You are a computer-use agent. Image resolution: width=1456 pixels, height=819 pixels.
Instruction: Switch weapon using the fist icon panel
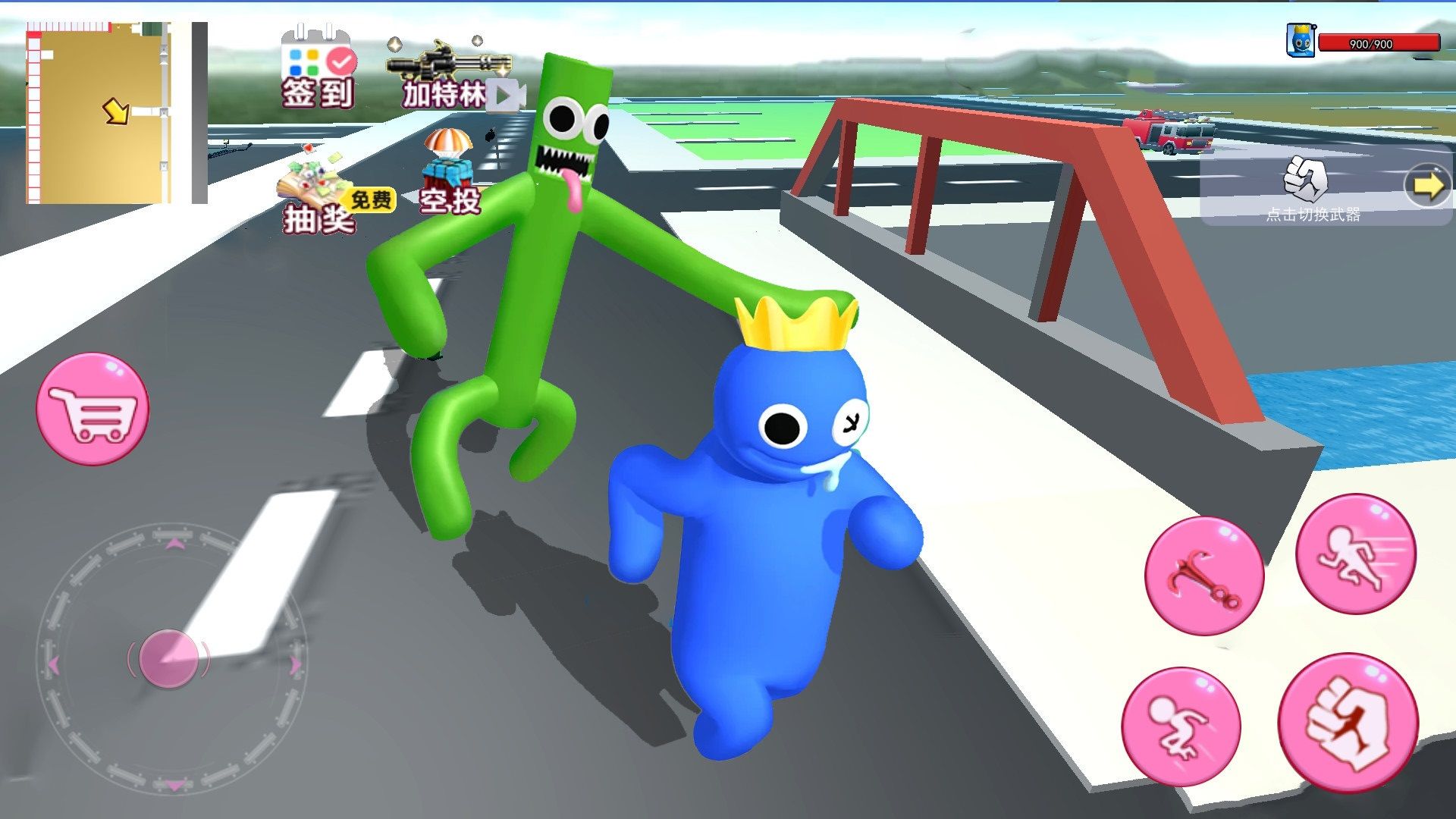pyautogui.click(x=1306, y=186)
